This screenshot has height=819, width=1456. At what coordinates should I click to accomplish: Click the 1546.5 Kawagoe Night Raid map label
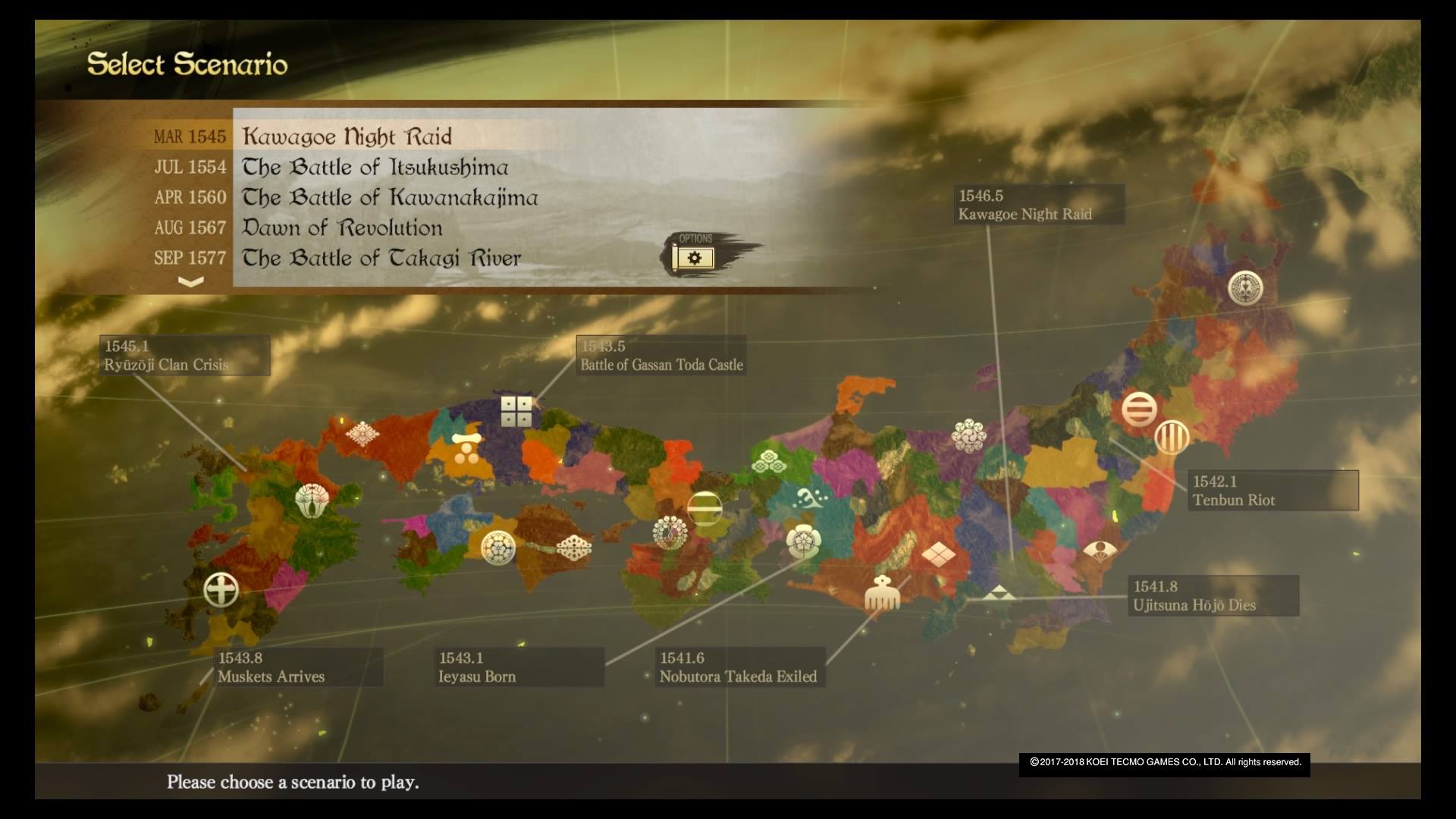1037,205
